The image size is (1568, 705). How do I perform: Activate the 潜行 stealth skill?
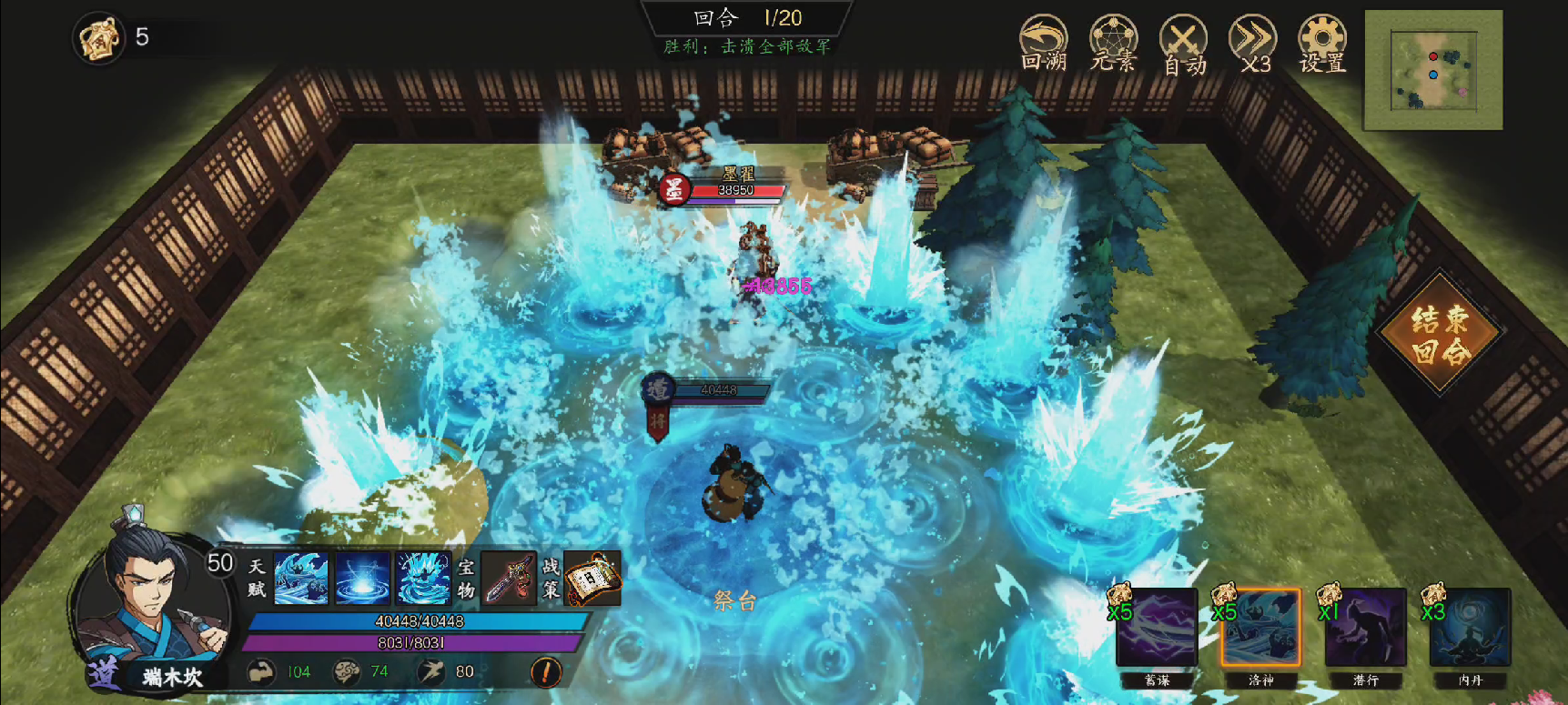(1365, 629)
